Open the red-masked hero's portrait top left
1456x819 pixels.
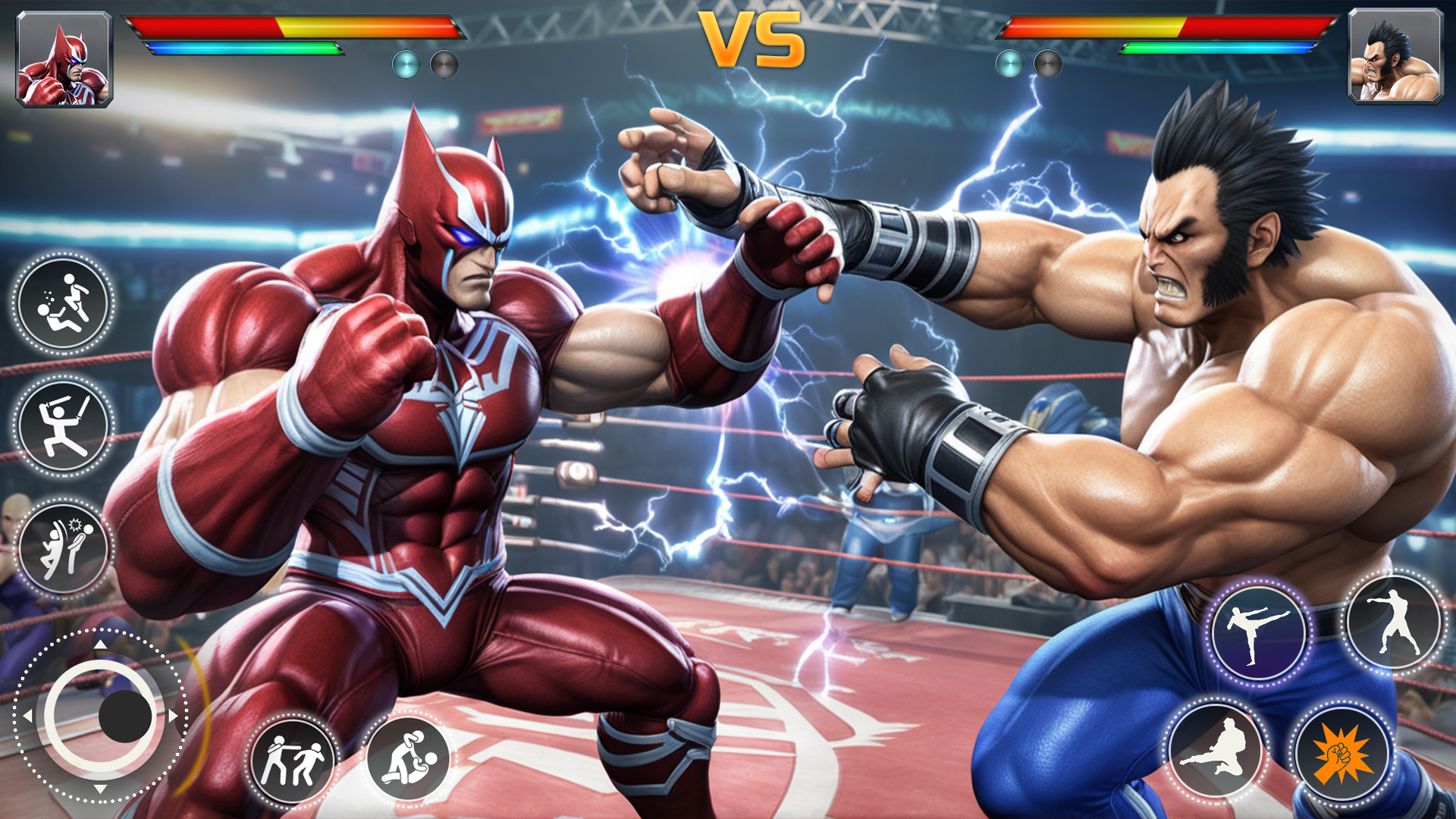point(64,61)
